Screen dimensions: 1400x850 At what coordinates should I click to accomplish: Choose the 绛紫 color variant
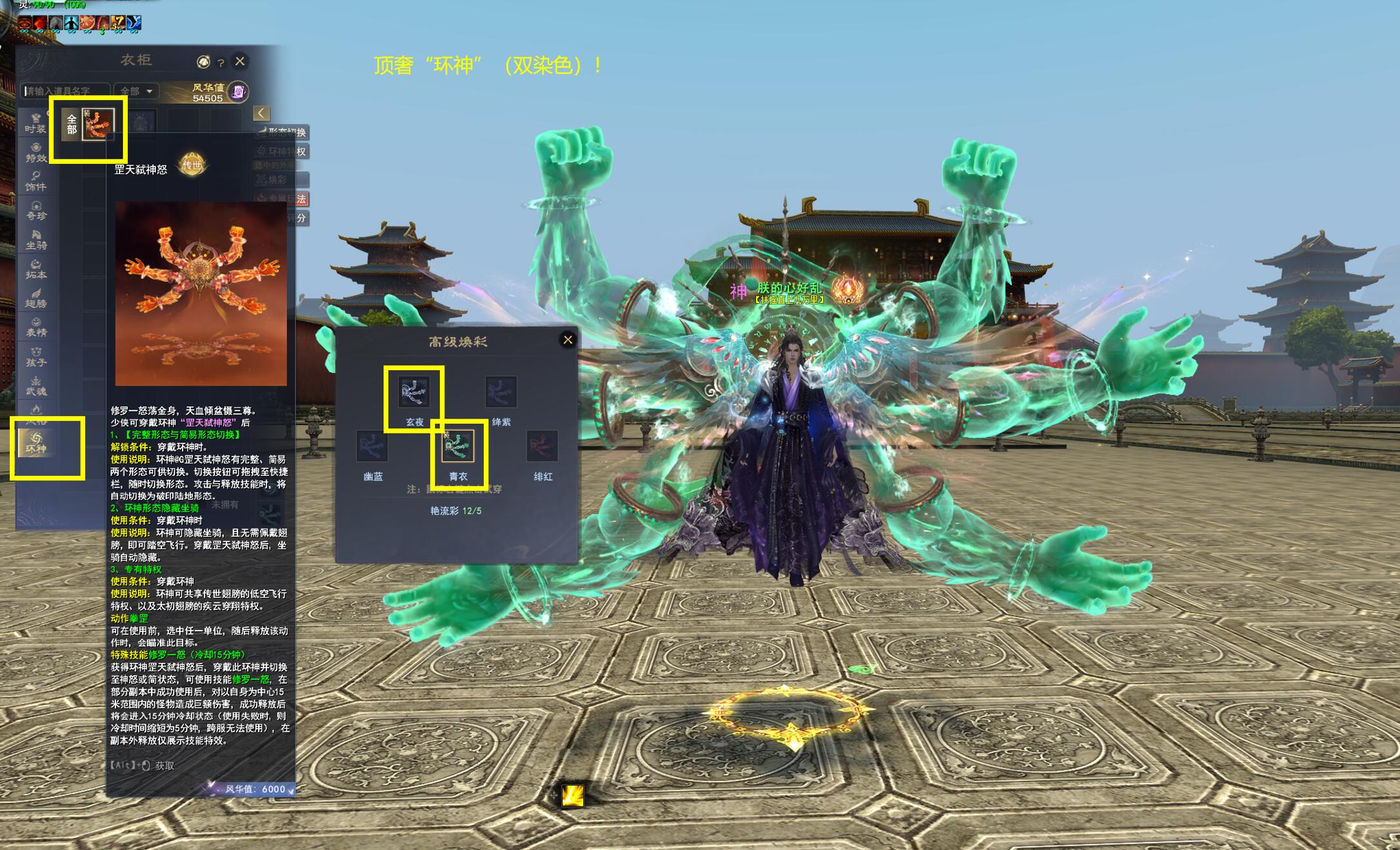coord(501,392)
